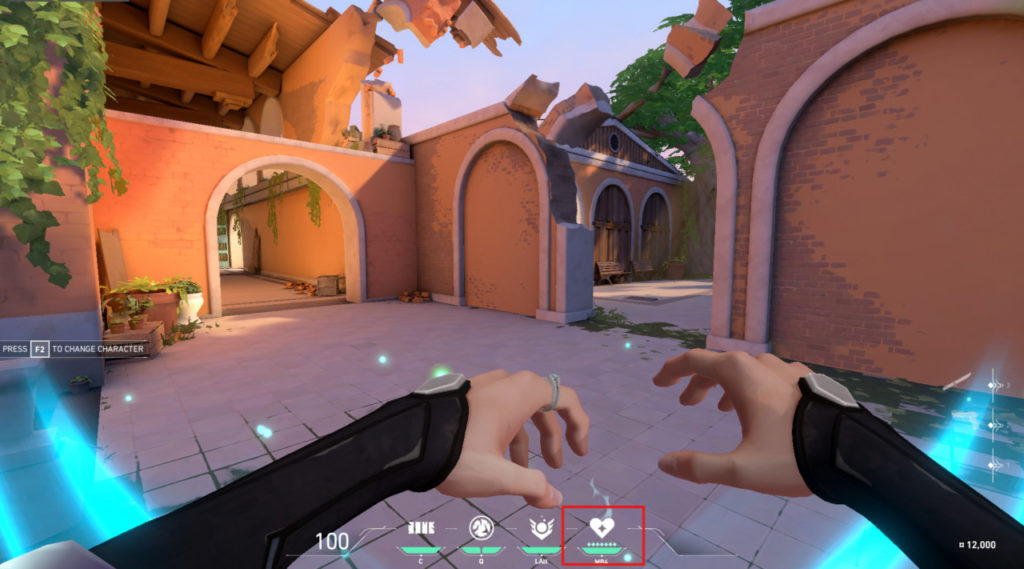Use the Slow Orb ability icon
The height and width of the screenshot is (569, 1024).
[x=479, y=528]
